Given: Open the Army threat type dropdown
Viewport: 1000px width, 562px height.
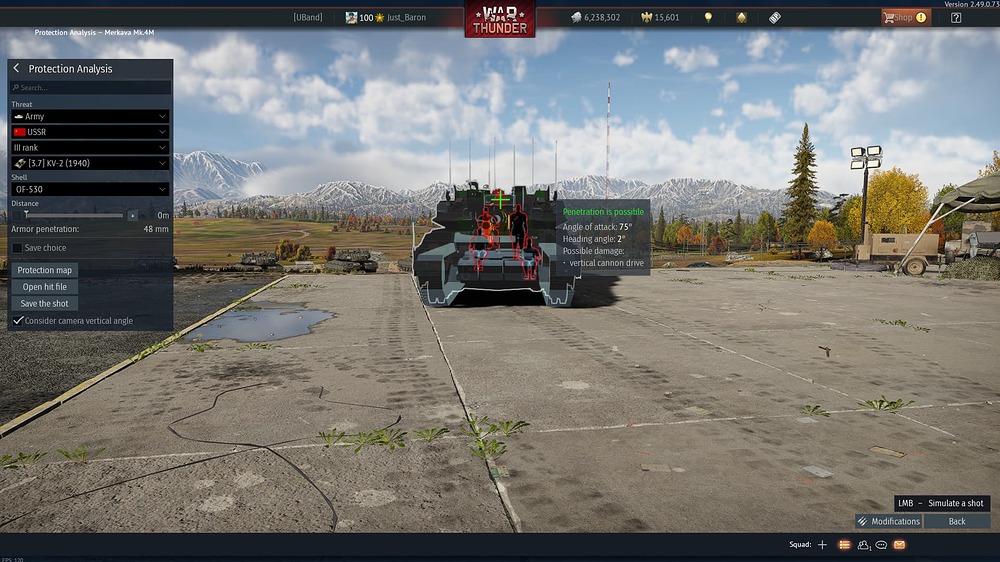Looking at the screenshot, I should point(90,117).
